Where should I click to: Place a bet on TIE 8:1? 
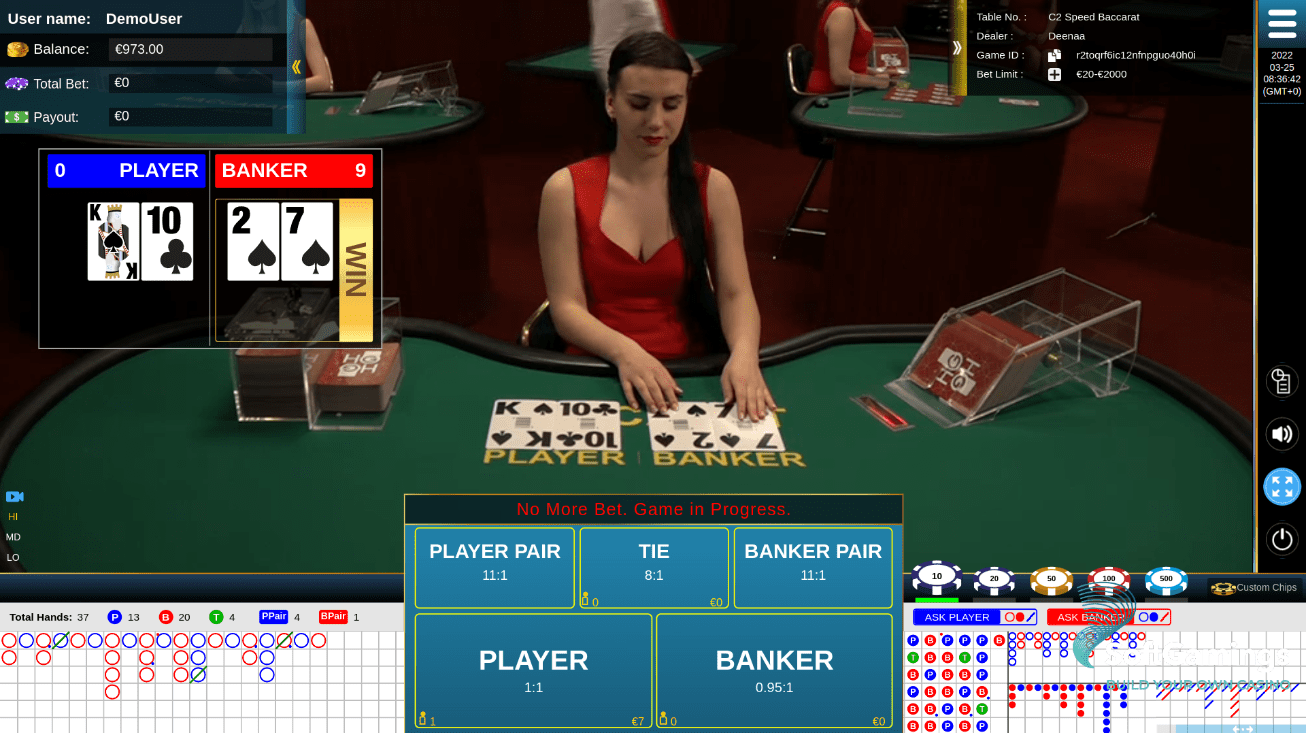pyautogui.click(x=653, y=567)
